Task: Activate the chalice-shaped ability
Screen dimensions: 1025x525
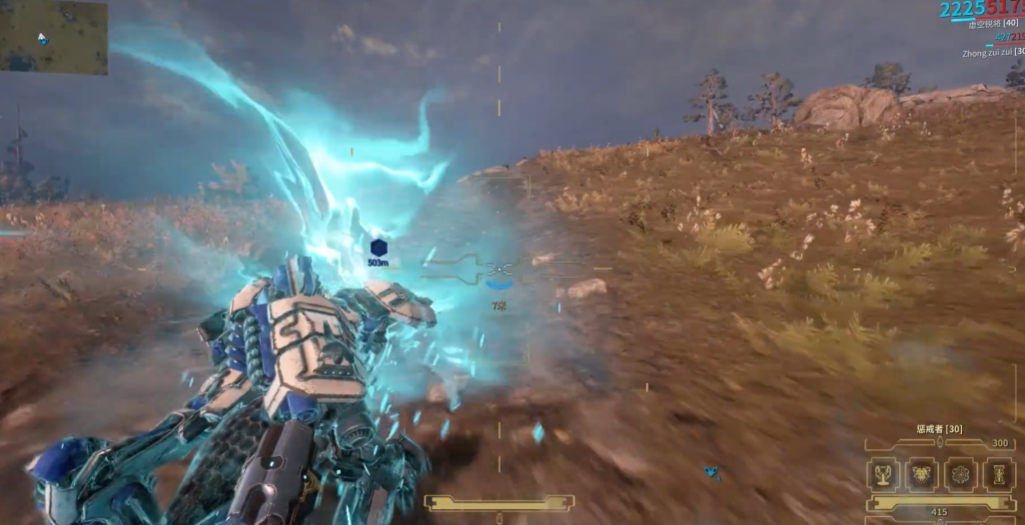Action: click(884, 475)
